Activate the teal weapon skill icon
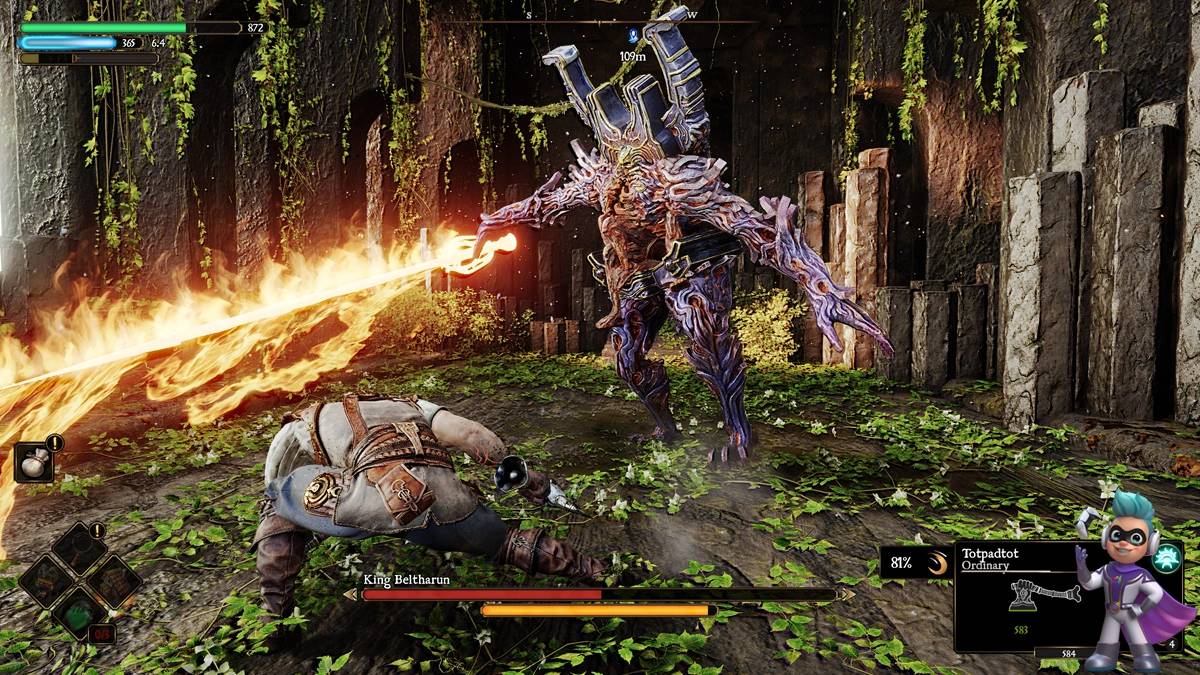The image size is (1200, 675). click(1165, 559)
